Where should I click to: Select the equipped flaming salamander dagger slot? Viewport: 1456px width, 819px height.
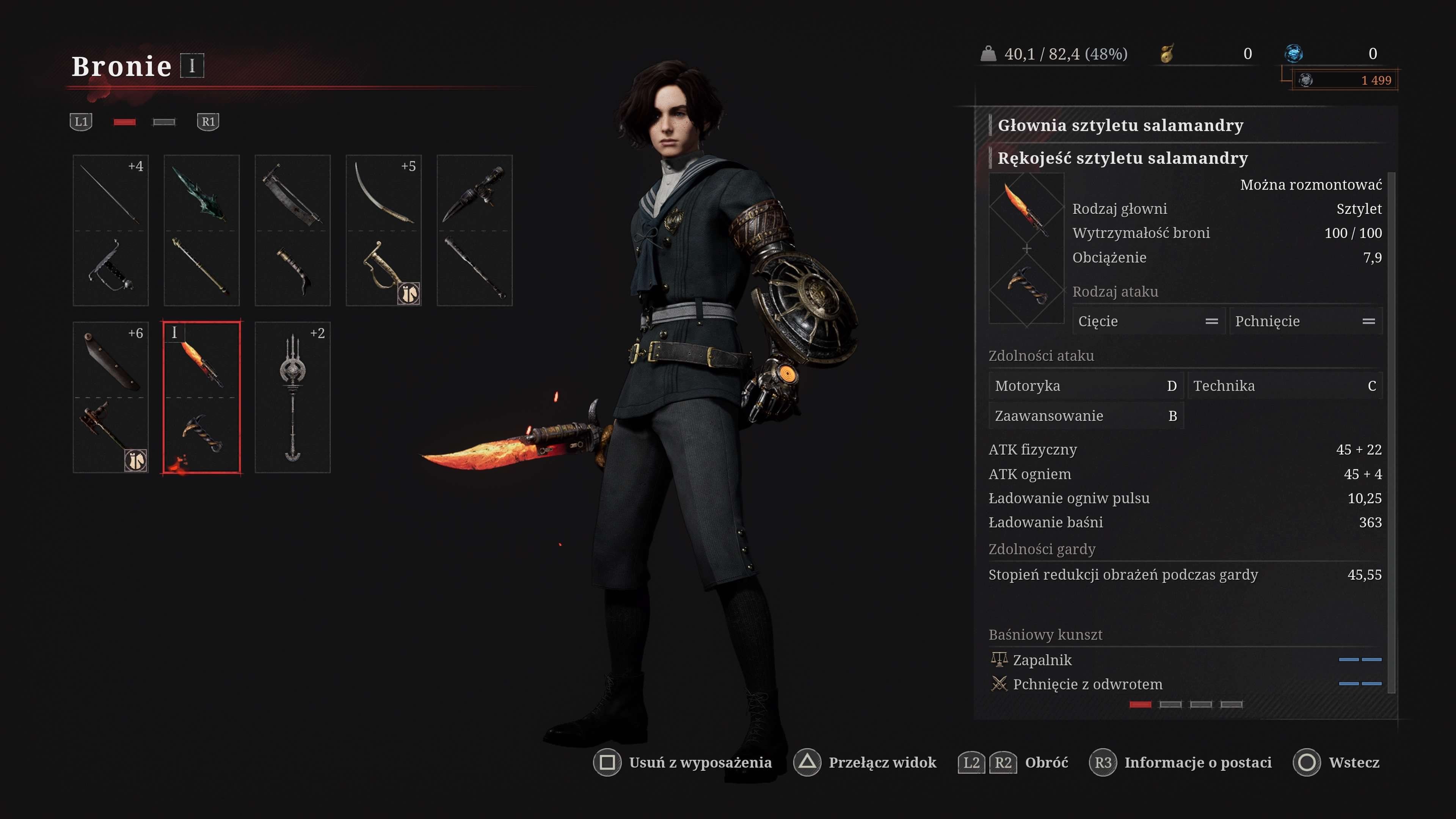click(x=202, y=397)
